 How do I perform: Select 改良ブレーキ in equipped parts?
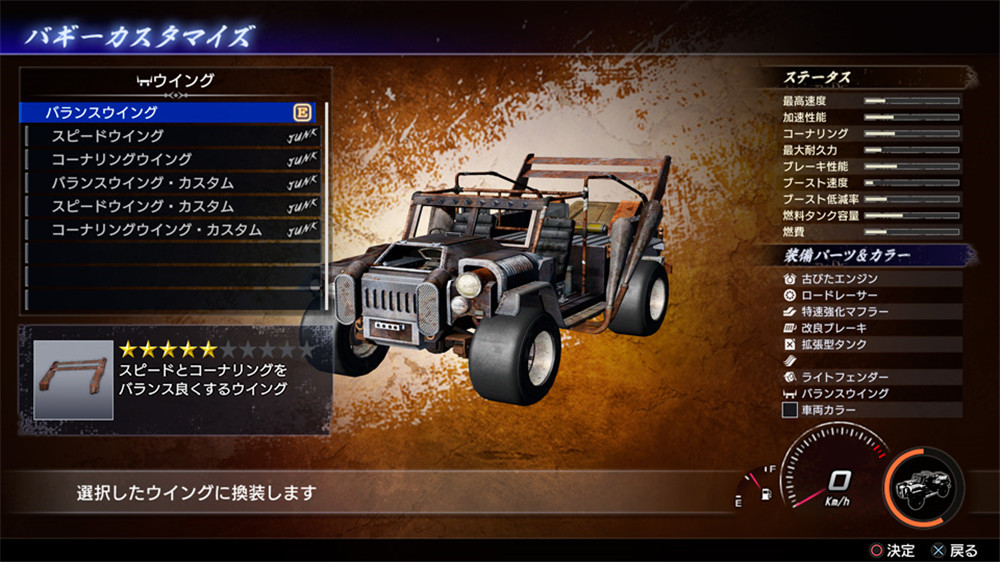tap(870, 328)
